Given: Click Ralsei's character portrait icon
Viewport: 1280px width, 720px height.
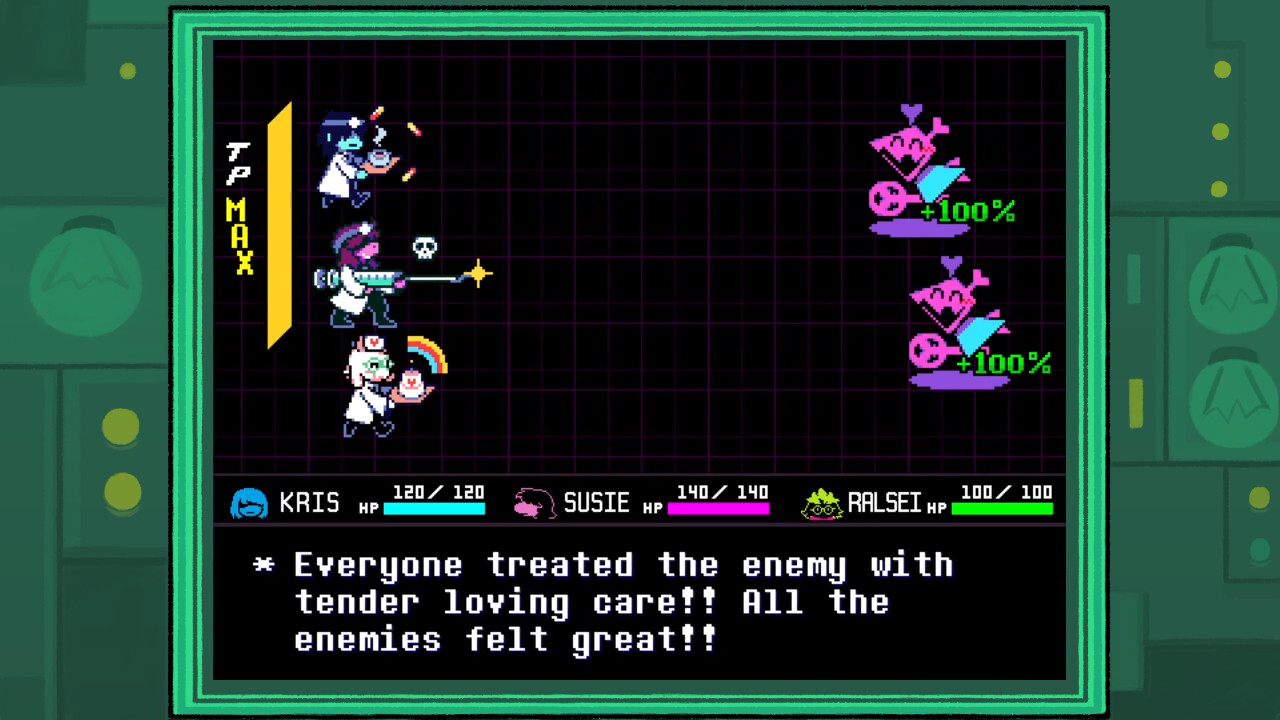Looking at the screenshot, I should pyautogui.click(x=820, y=504).
